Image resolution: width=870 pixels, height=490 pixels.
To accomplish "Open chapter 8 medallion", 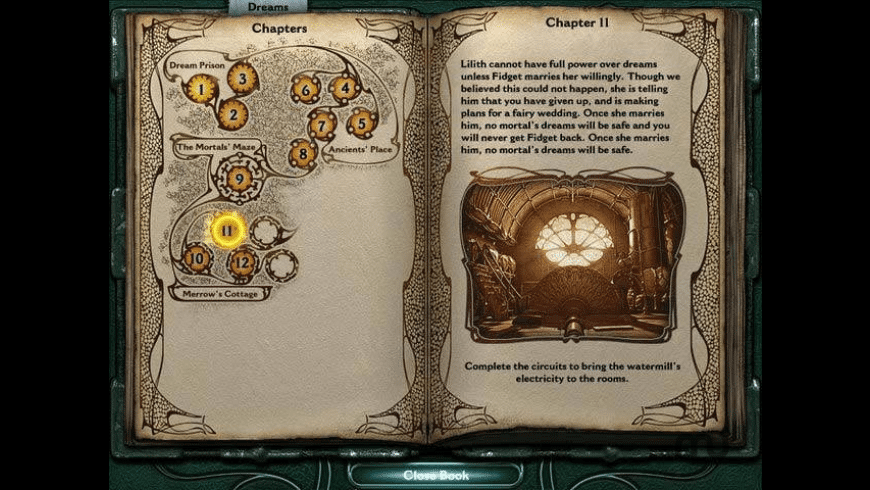I will point(303,154).
